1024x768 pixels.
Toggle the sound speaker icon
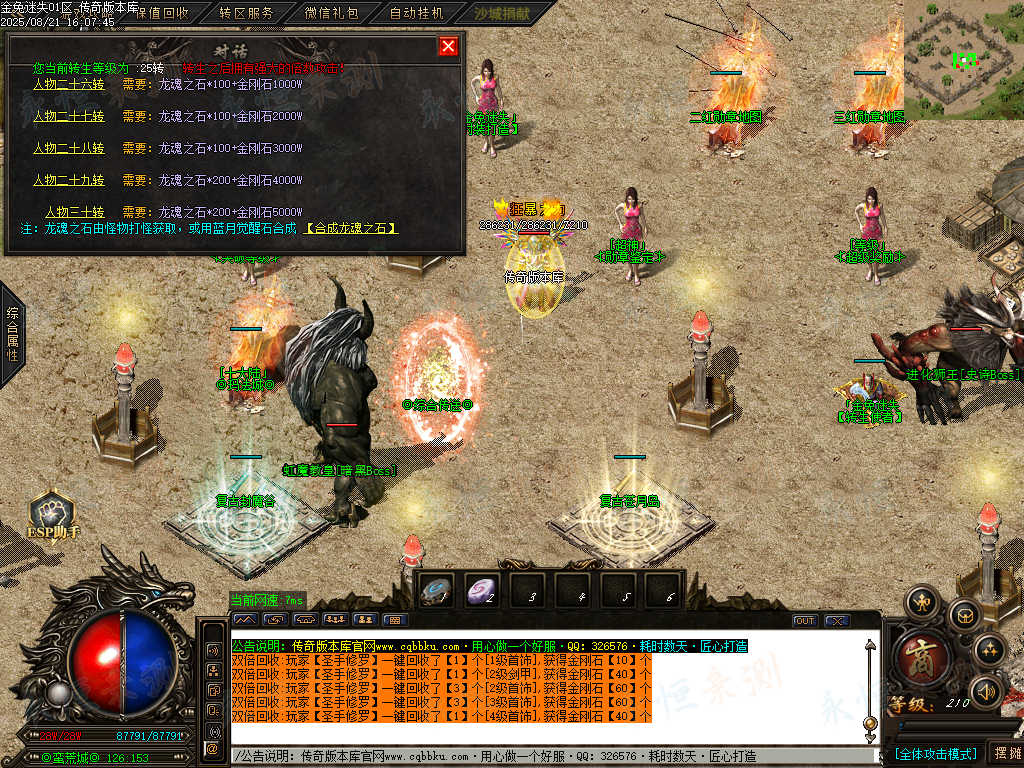pyautogui.click(x=986, y=690)
